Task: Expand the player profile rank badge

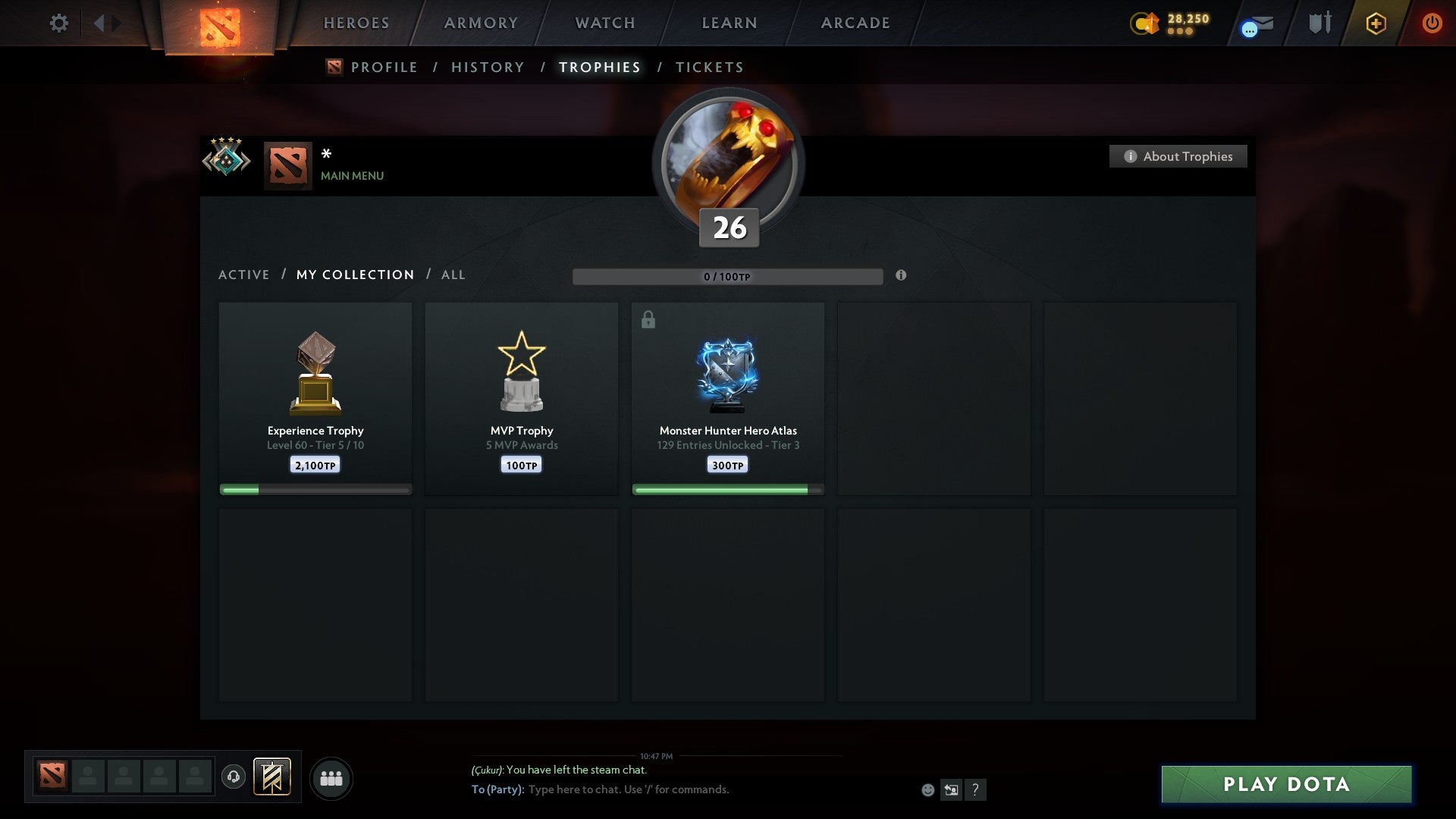Action: pyautogui.click(x=226, y=159)
